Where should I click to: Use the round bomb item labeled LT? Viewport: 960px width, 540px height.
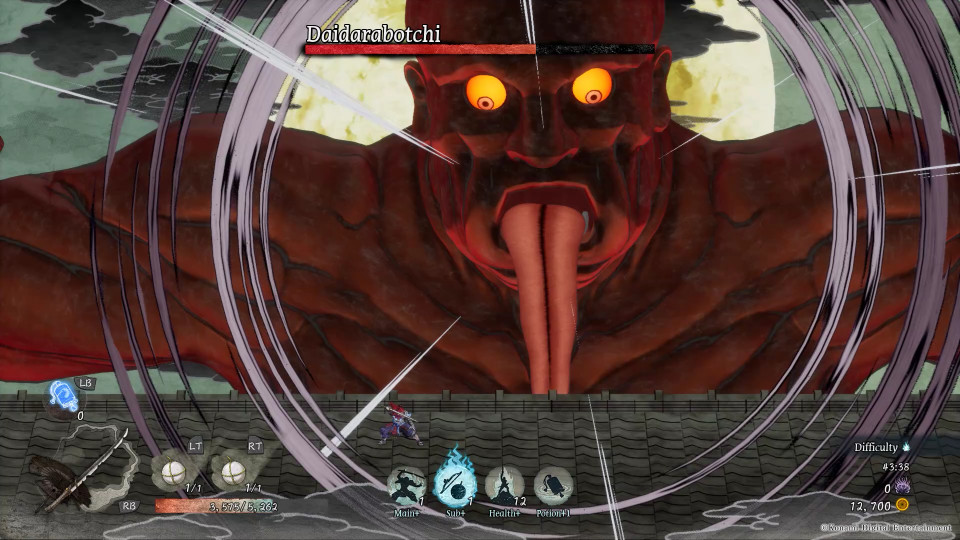click(x=172, y=470)
